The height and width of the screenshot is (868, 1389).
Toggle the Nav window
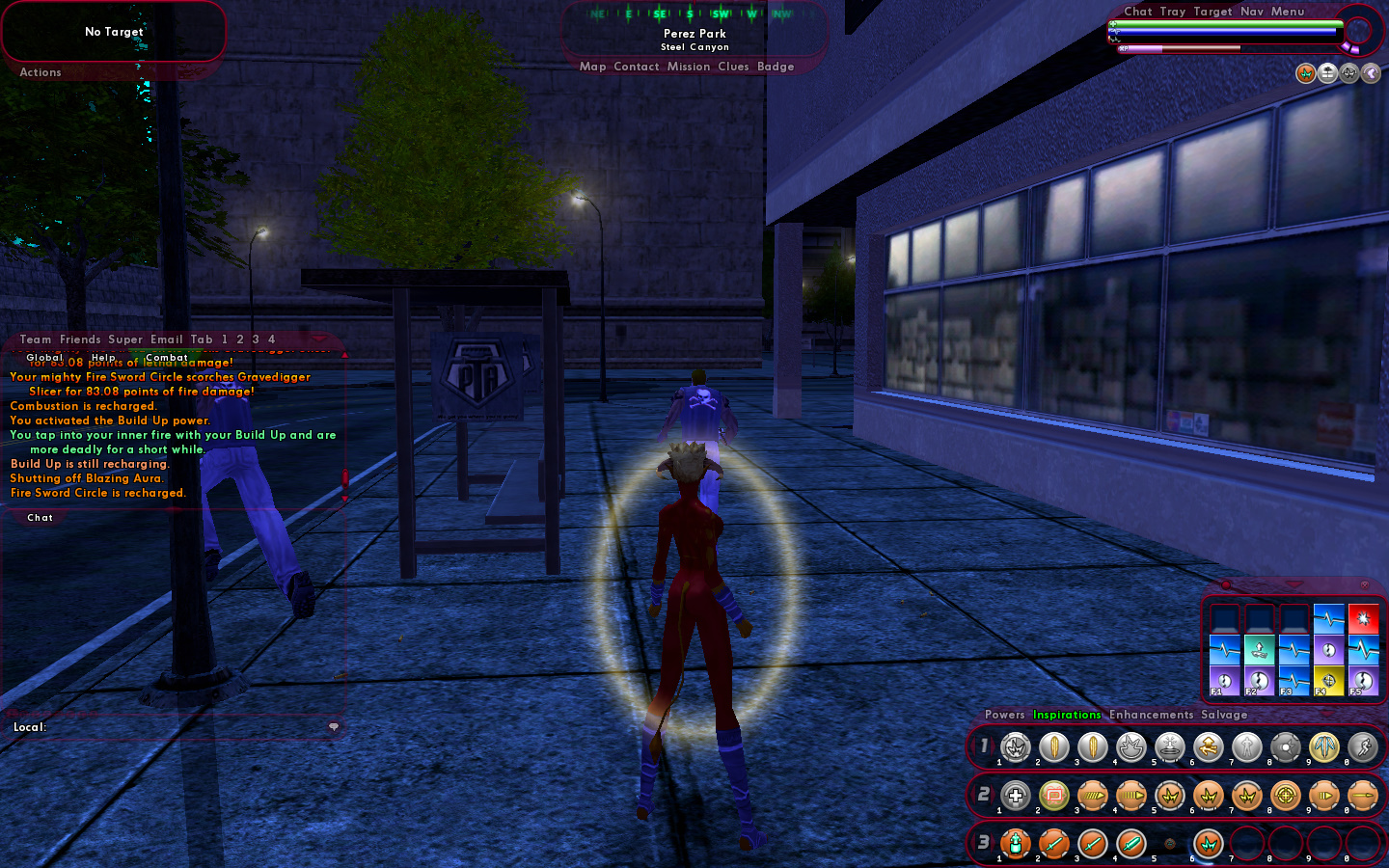coord(1251,12)
